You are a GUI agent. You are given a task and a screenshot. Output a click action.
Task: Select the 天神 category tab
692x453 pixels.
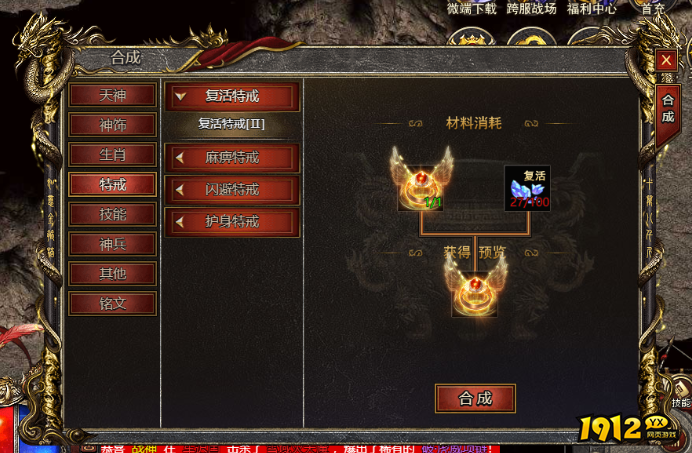pos(112,96)
